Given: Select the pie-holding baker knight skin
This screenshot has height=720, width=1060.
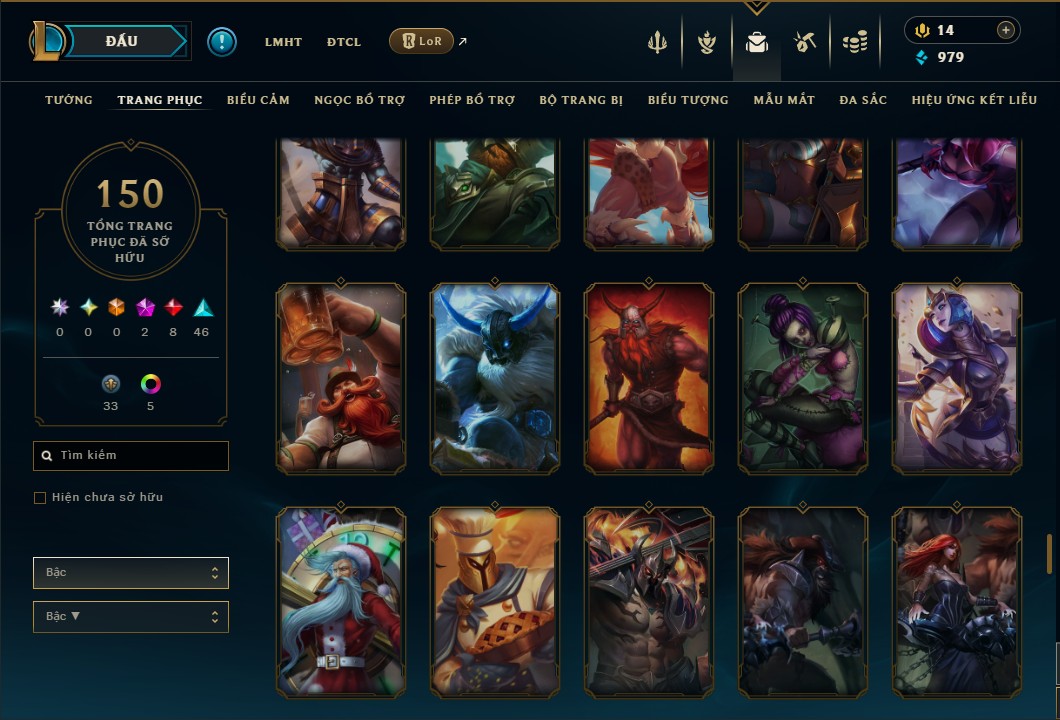Looking at the screenshot, I should click(495, 602).
